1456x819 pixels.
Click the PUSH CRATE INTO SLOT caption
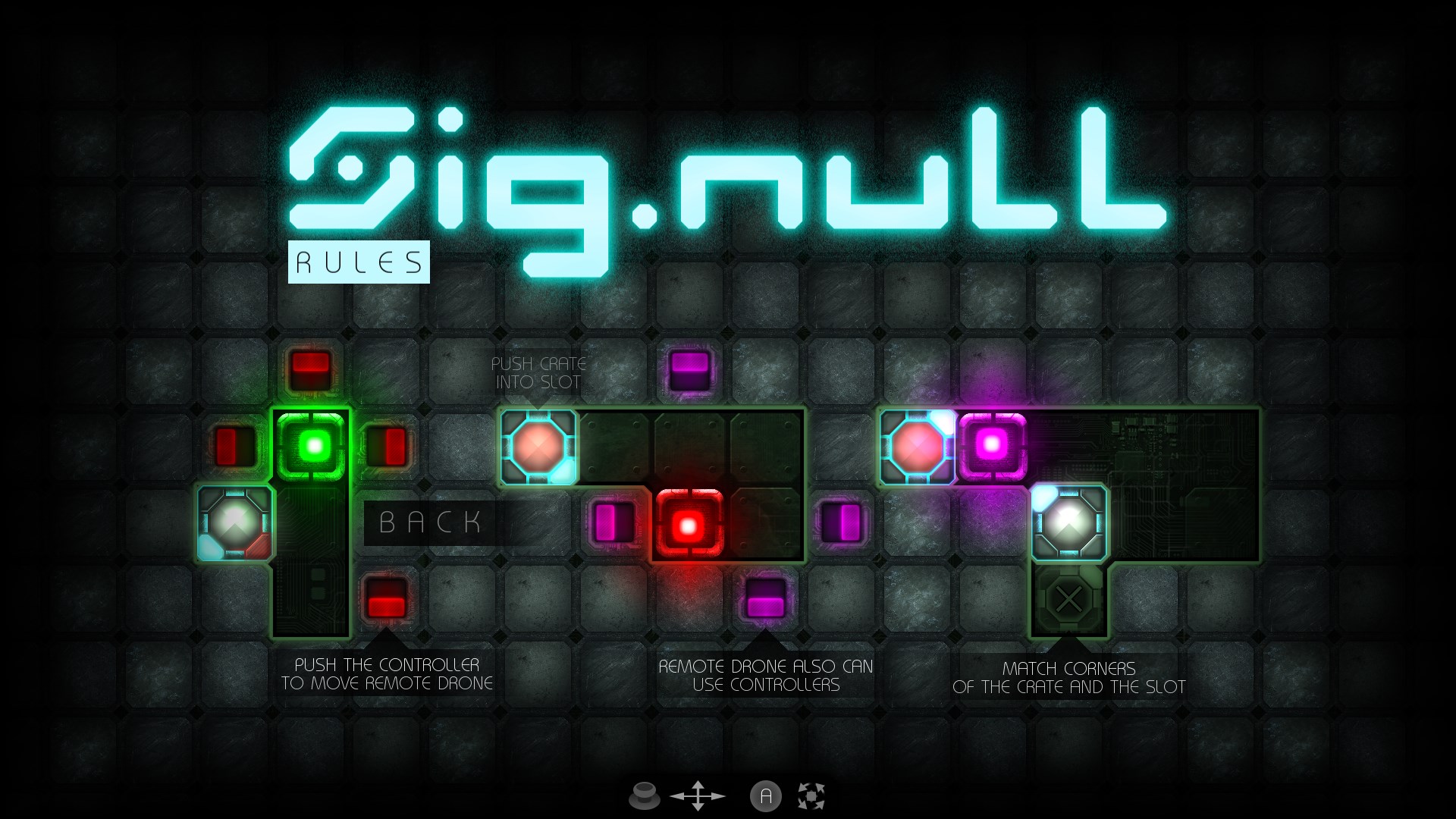click(x=538, y=373)
